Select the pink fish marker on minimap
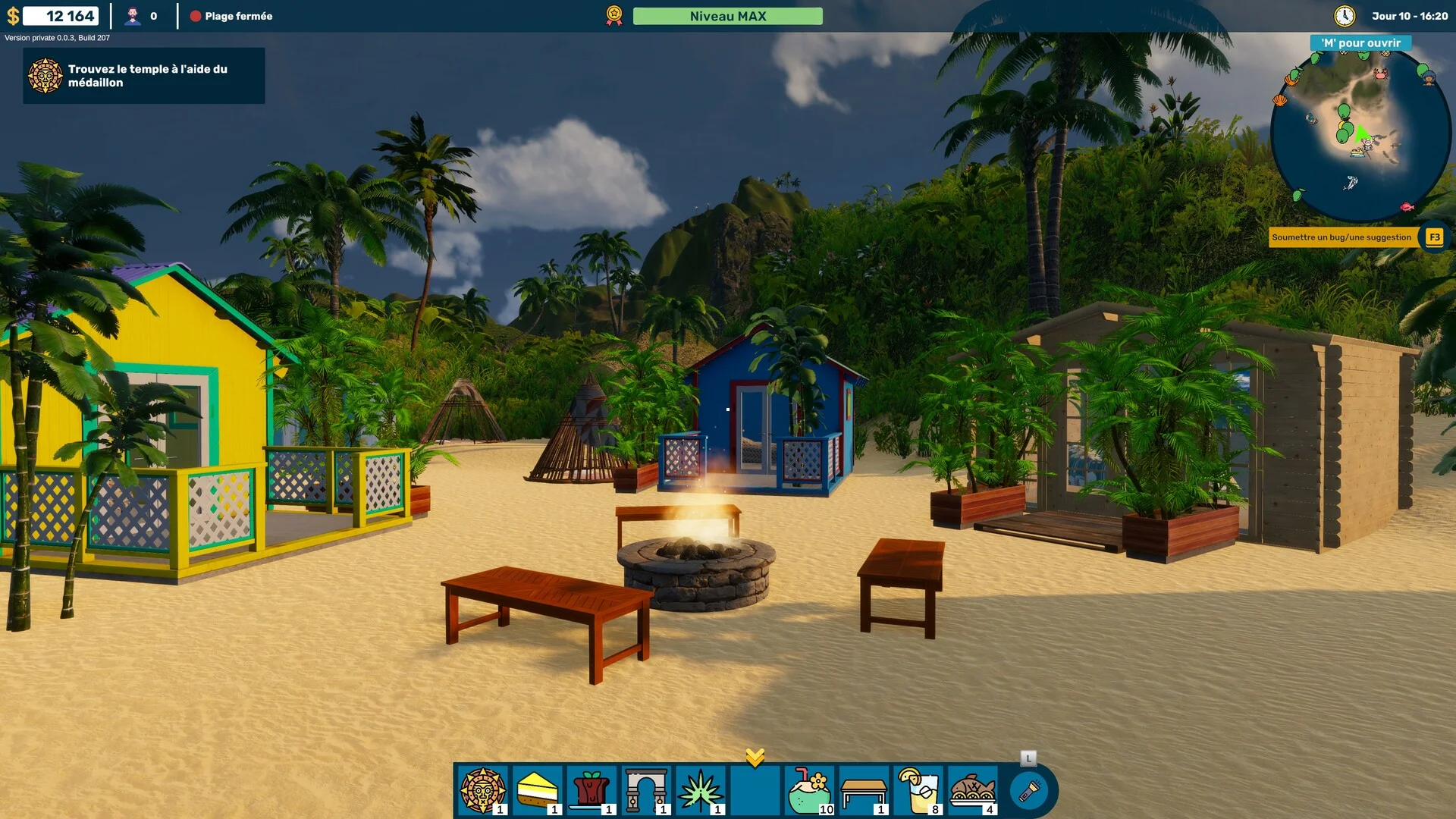This screenshot has width=1456, height=819. click(x=1407, y=206)
